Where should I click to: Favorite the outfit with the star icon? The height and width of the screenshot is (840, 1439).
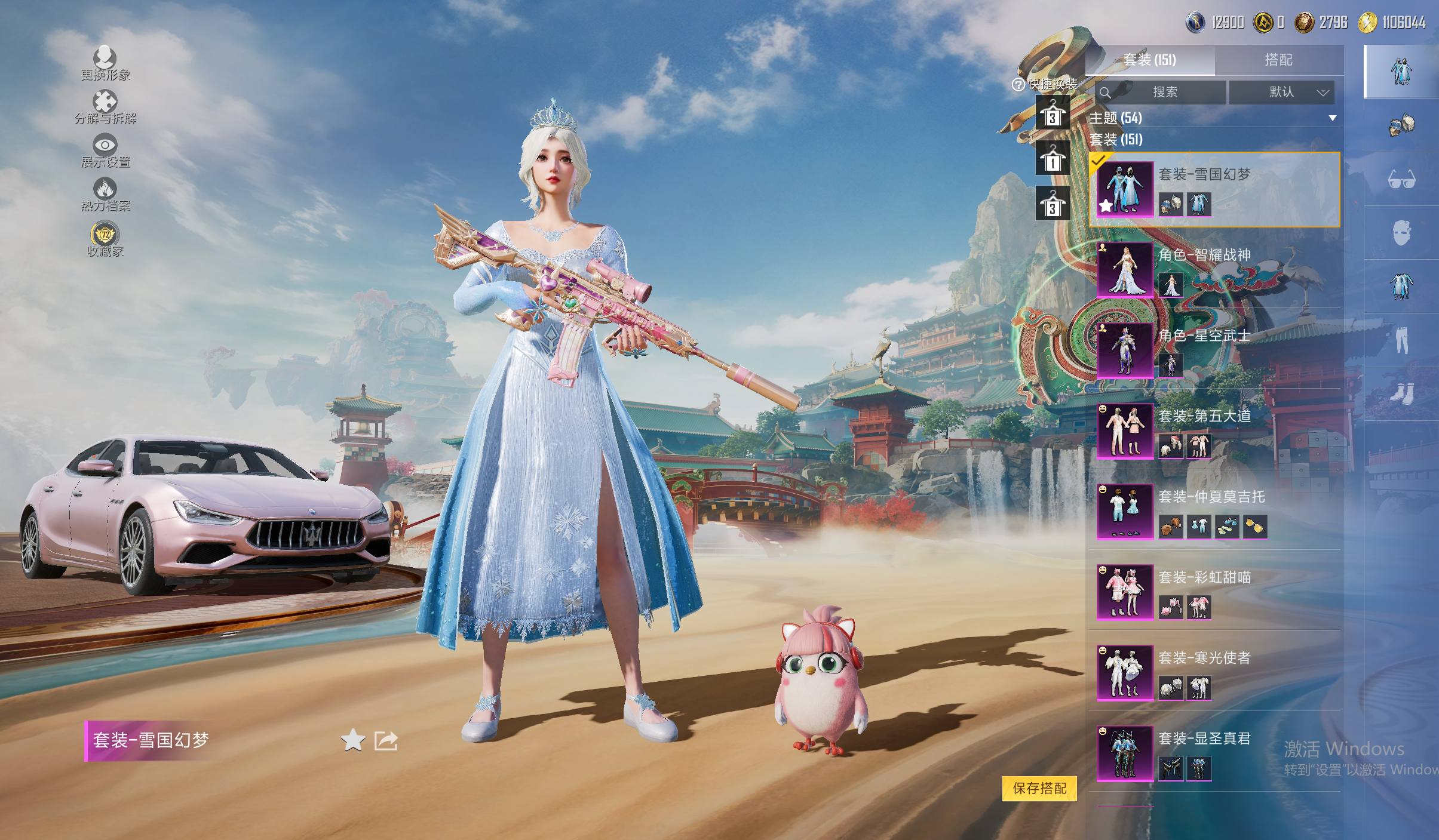[353, 741]
